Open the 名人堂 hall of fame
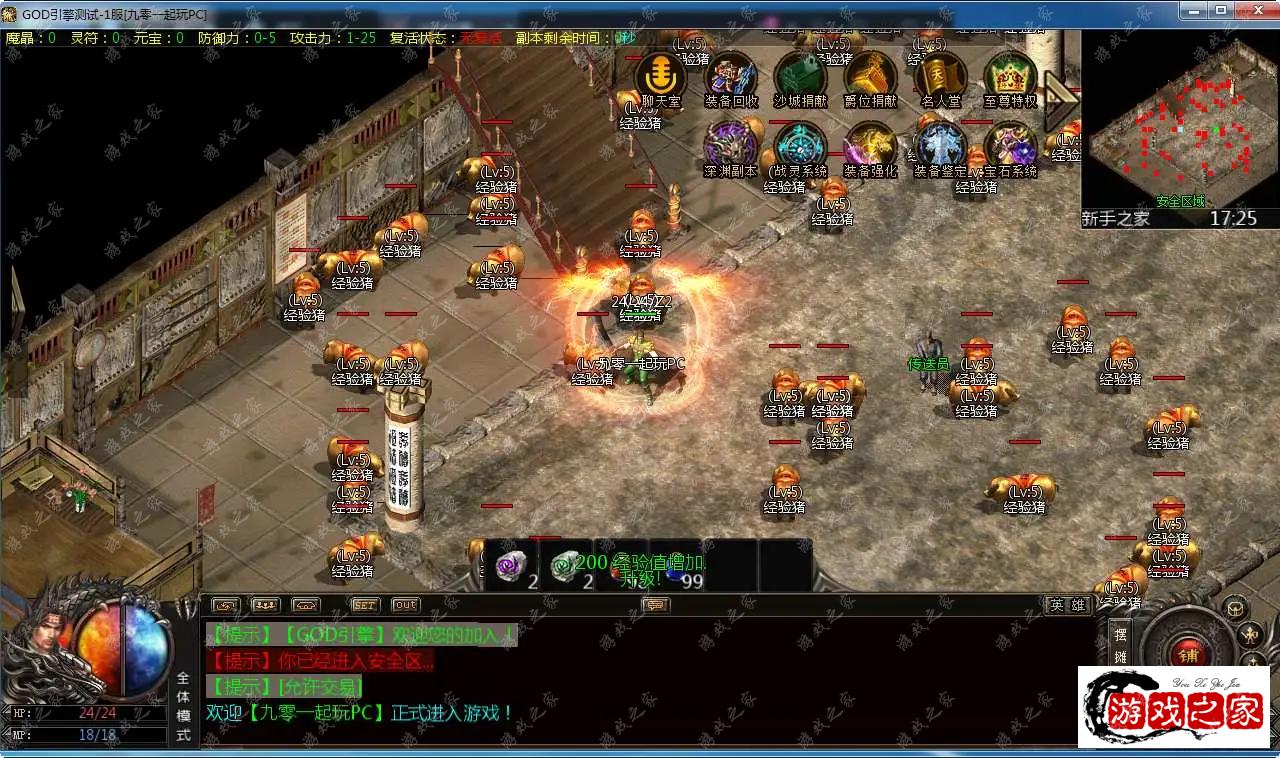 point(940,75)
